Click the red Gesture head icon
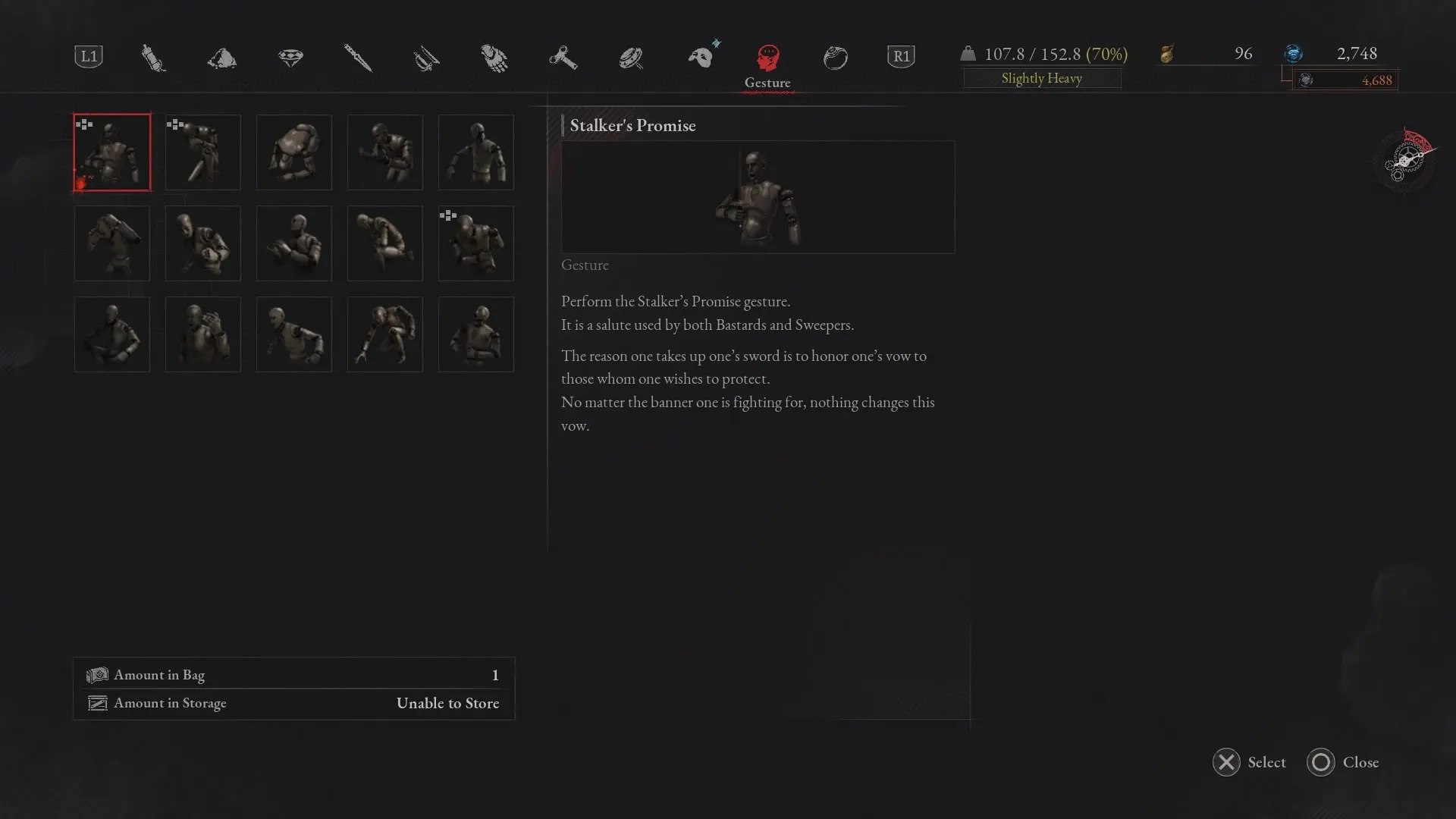Viewport: 1456px width, 819px height. (x=767, y=57)
